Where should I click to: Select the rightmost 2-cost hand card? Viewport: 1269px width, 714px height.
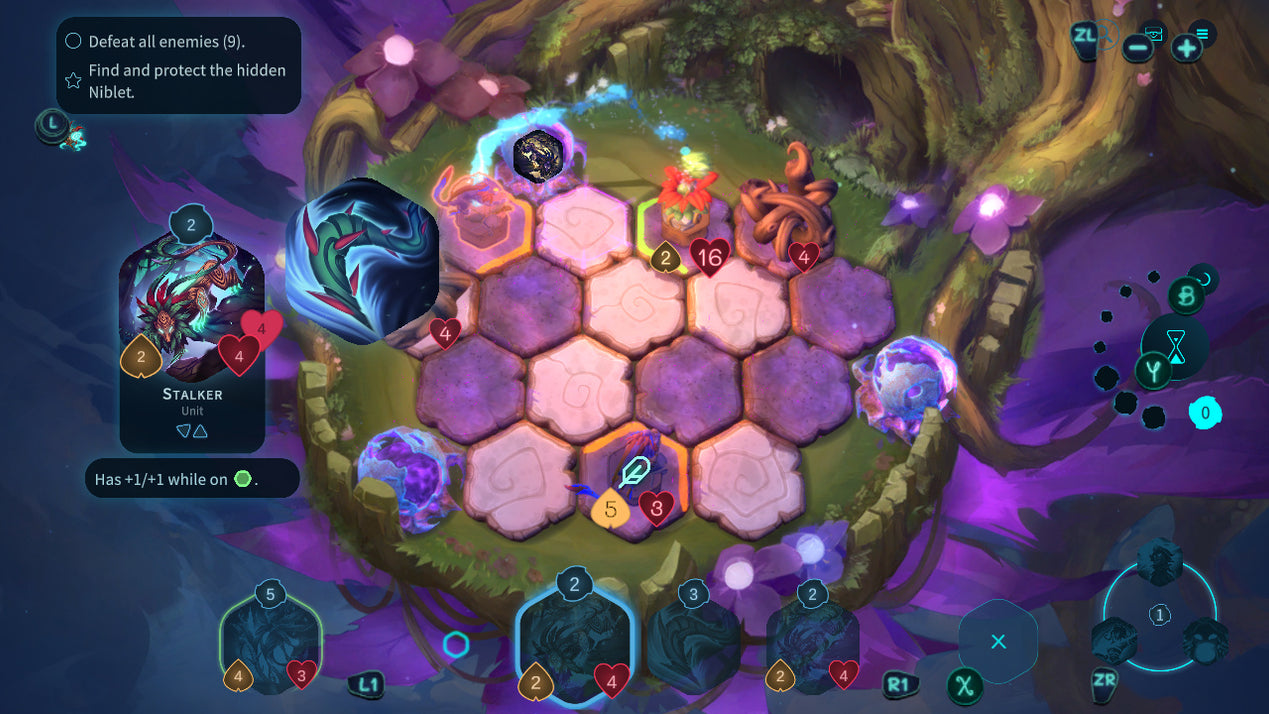coord(812,642)
